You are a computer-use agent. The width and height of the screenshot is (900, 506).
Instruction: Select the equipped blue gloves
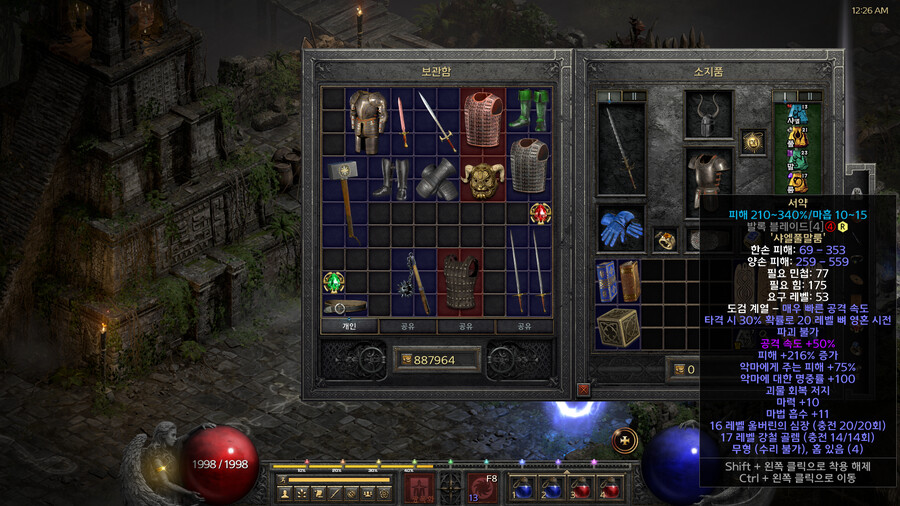pyautogui.click(x=620, y=228)
